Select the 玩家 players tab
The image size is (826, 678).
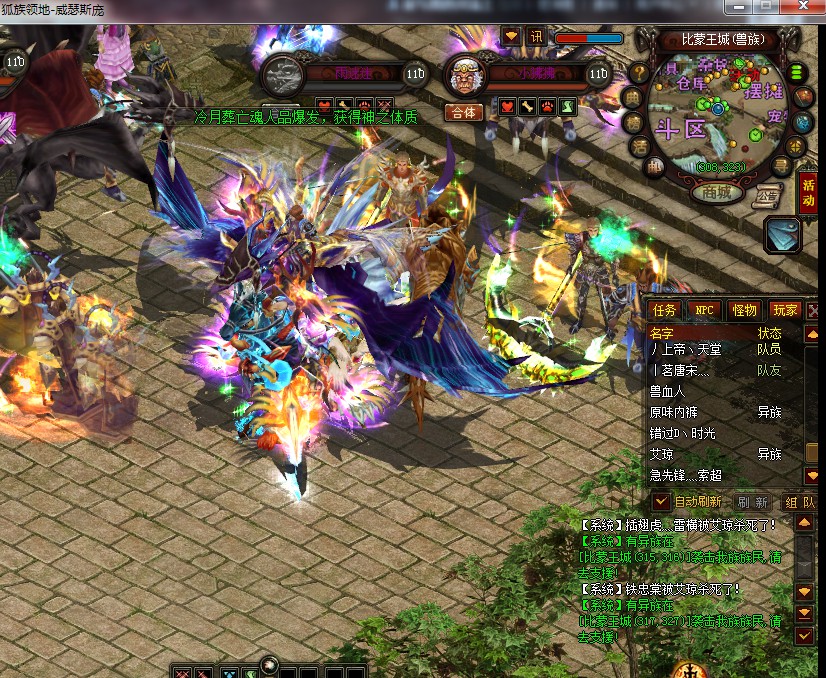point(784,310)
